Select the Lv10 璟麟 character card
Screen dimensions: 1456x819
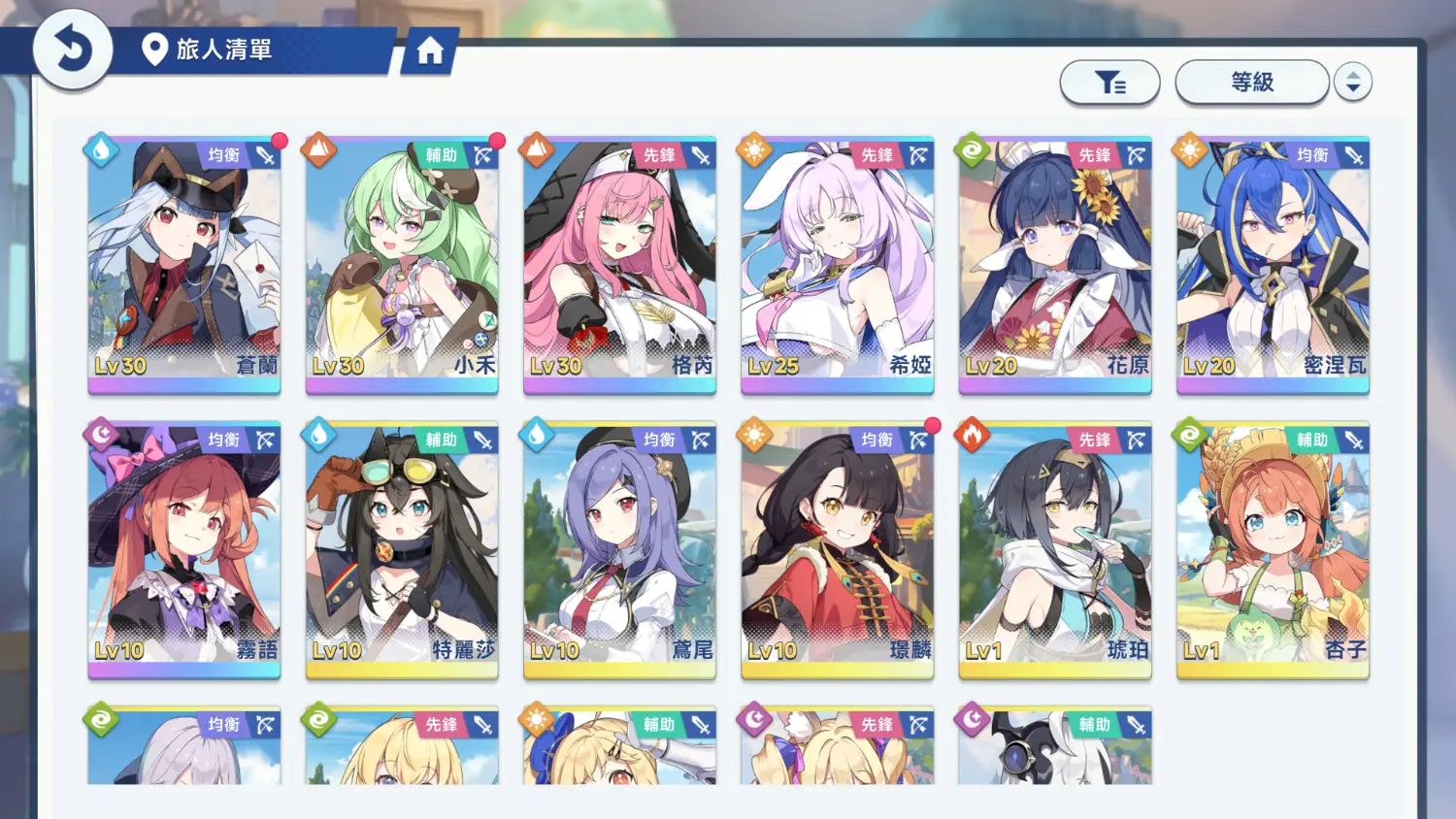(x=837, y=549)
